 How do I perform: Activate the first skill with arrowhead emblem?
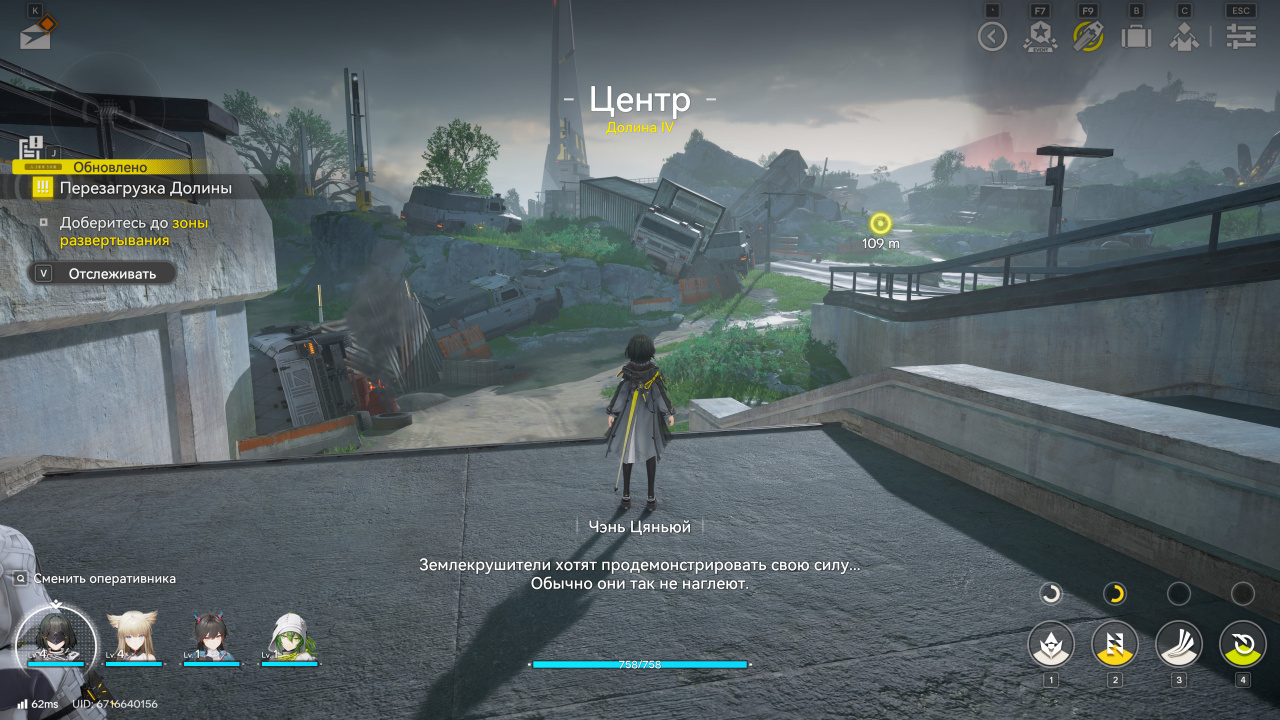[1051, 644]
